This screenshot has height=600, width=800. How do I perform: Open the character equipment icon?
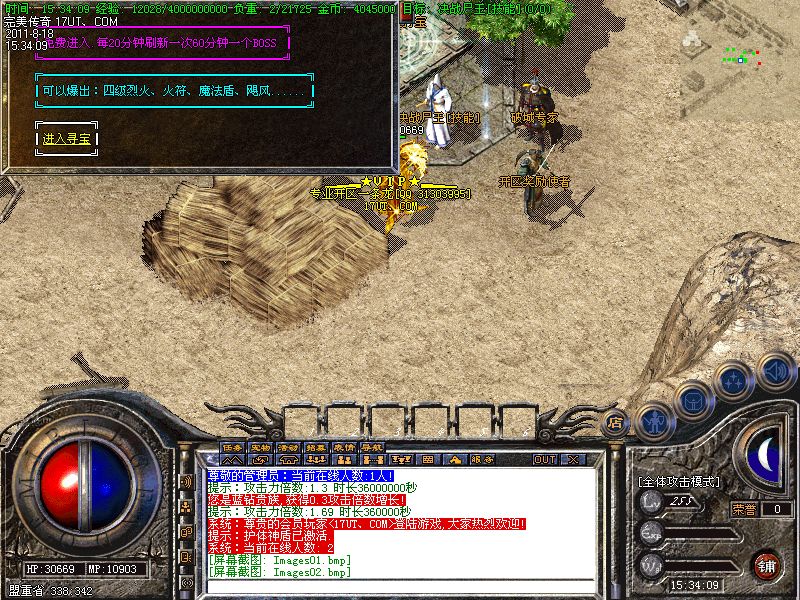point(654,420)
